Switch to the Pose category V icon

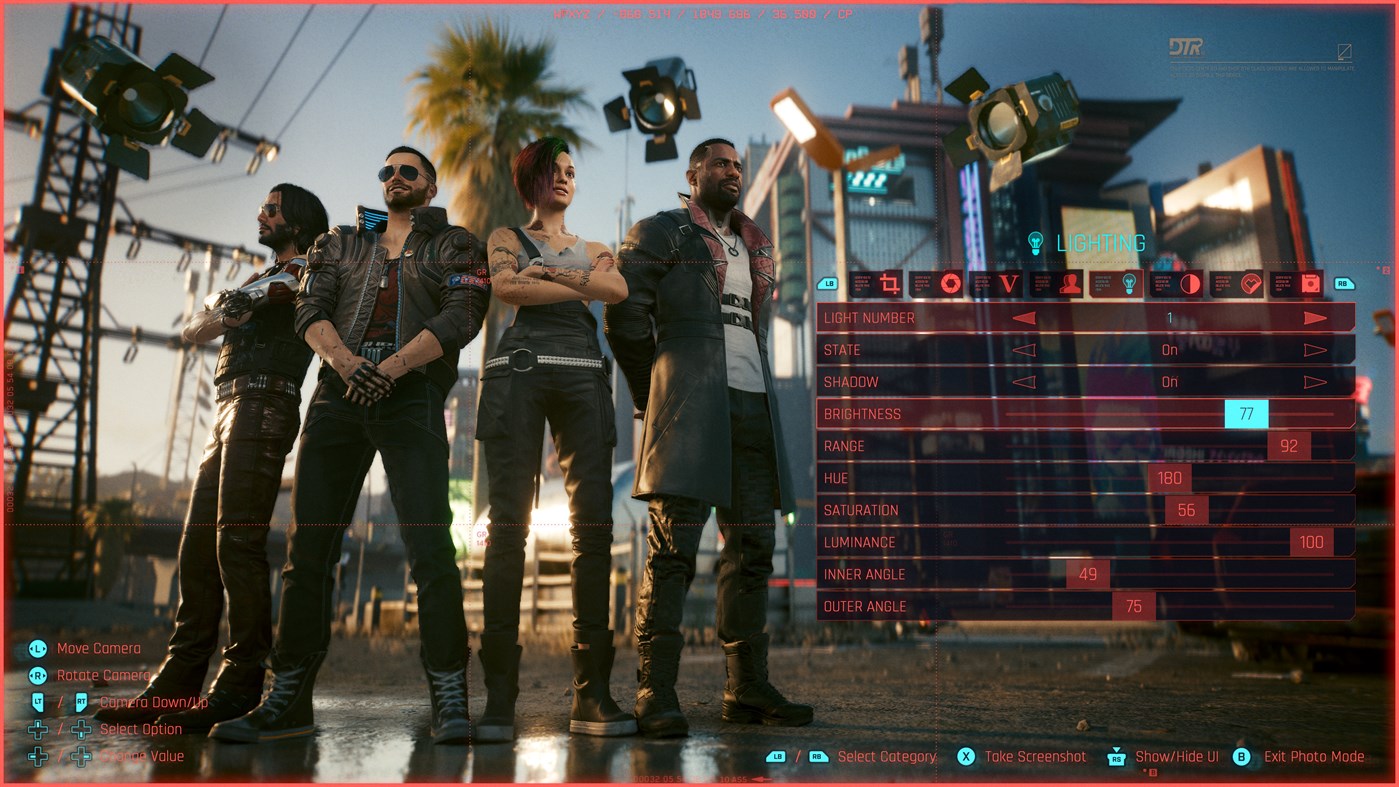pyautogui.click(x=1008, y=283)
